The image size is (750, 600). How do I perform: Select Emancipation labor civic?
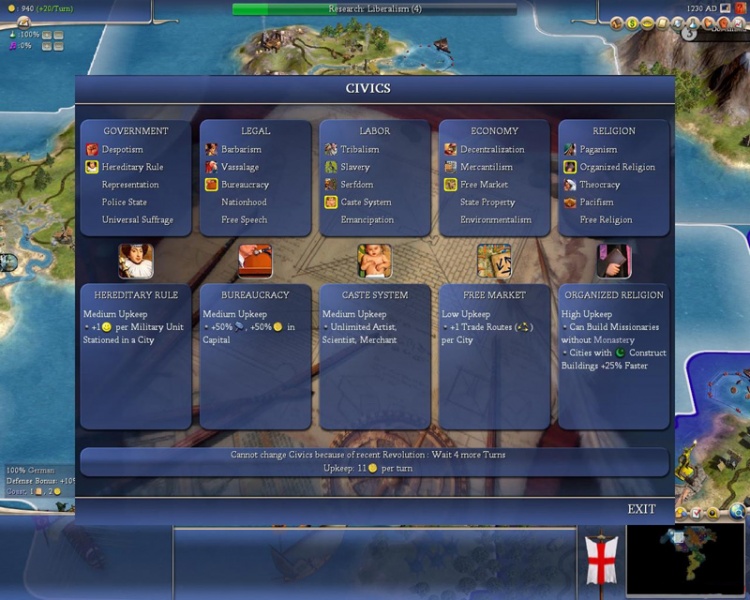[x=366, y=220]
